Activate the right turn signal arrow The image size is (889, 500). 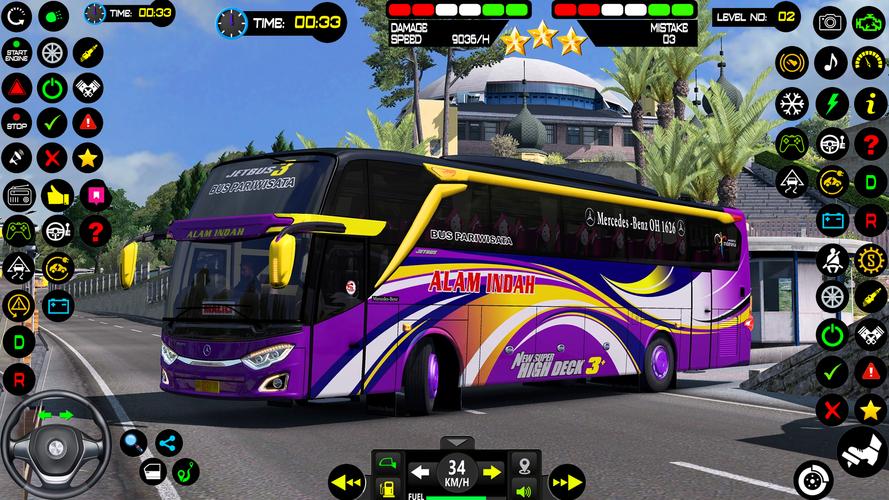click(x=491, y=470)
